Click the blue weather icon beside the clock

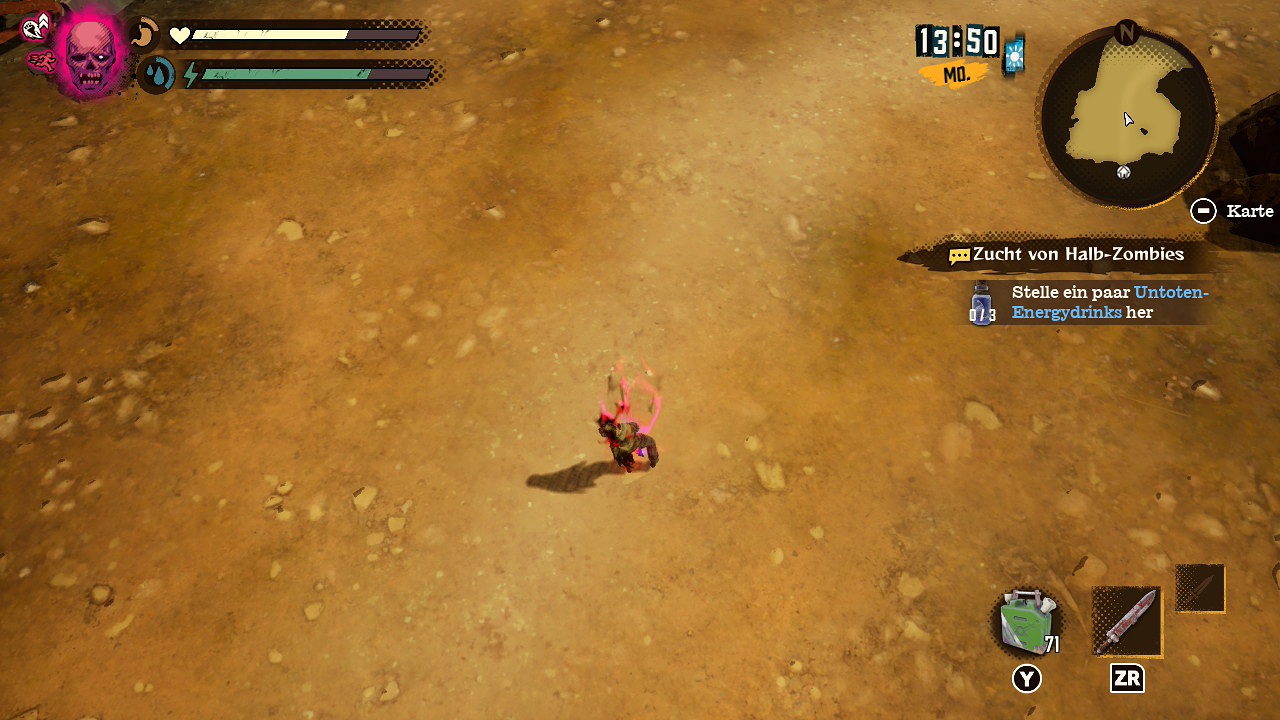1014,55
